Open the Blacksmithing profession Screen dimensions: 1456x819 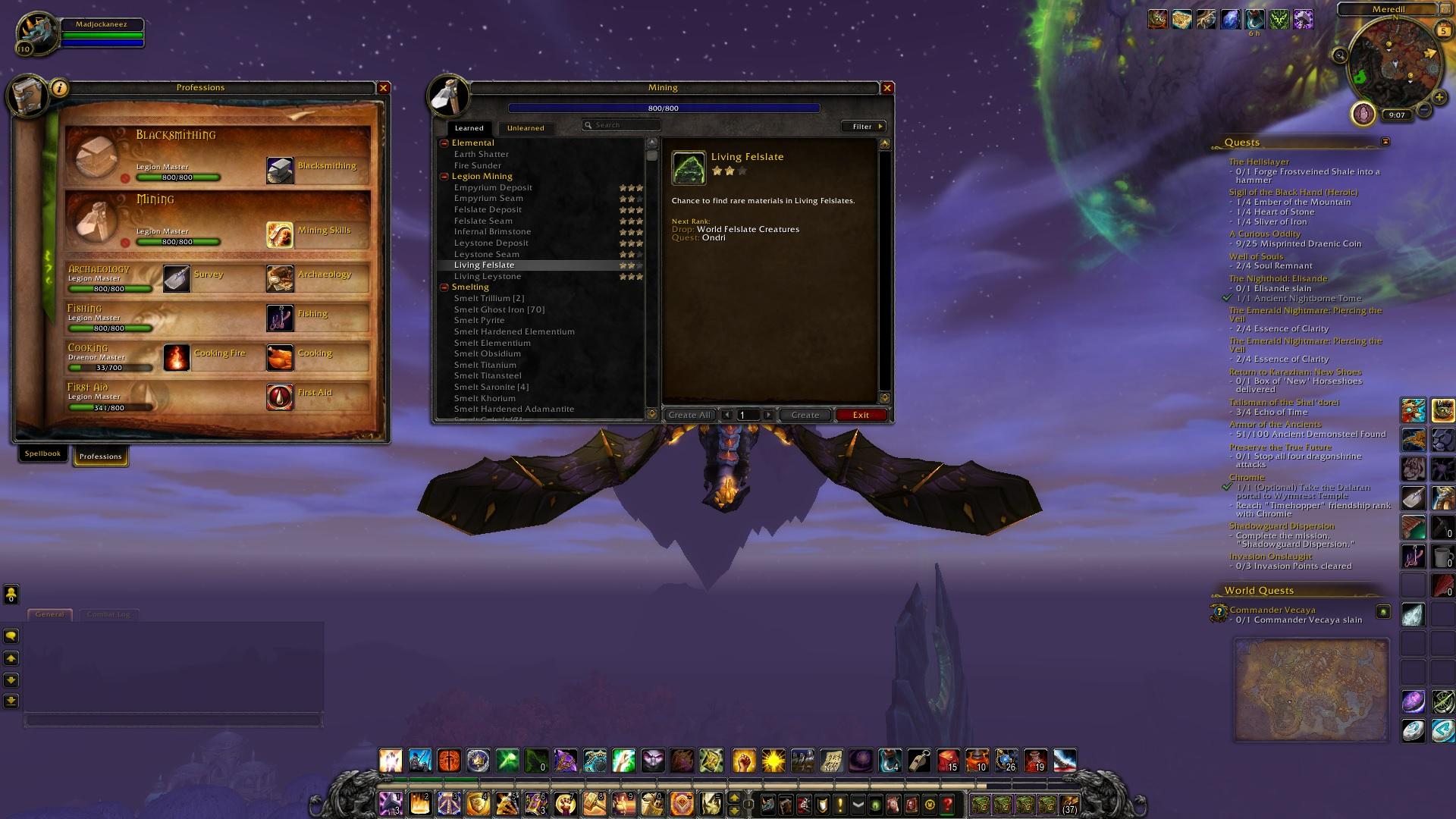[280, 170]
